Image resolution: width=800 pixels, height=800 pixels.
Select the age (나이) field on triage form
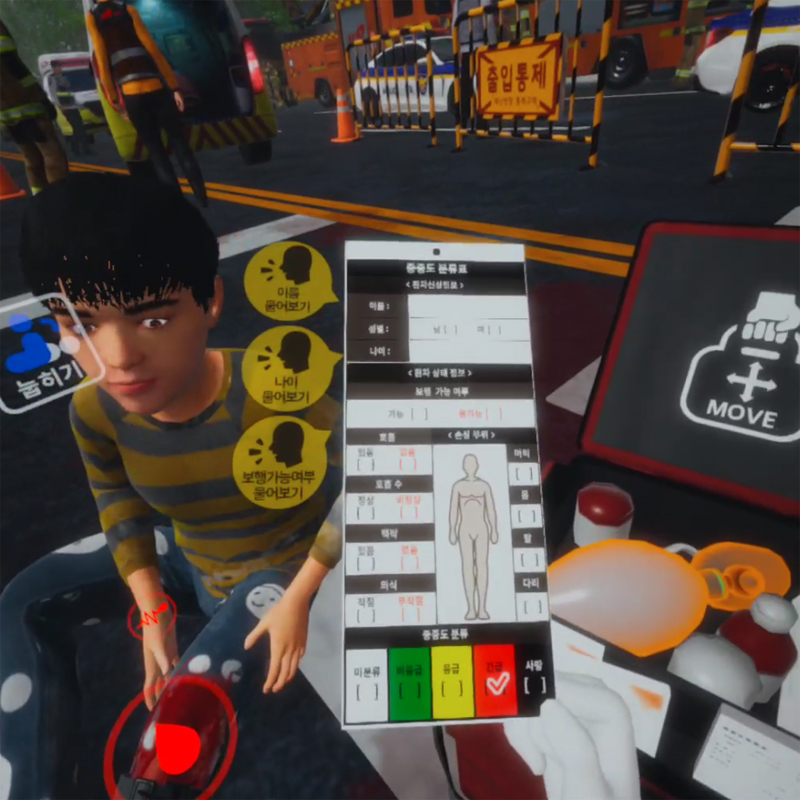(x=468, y=351)
